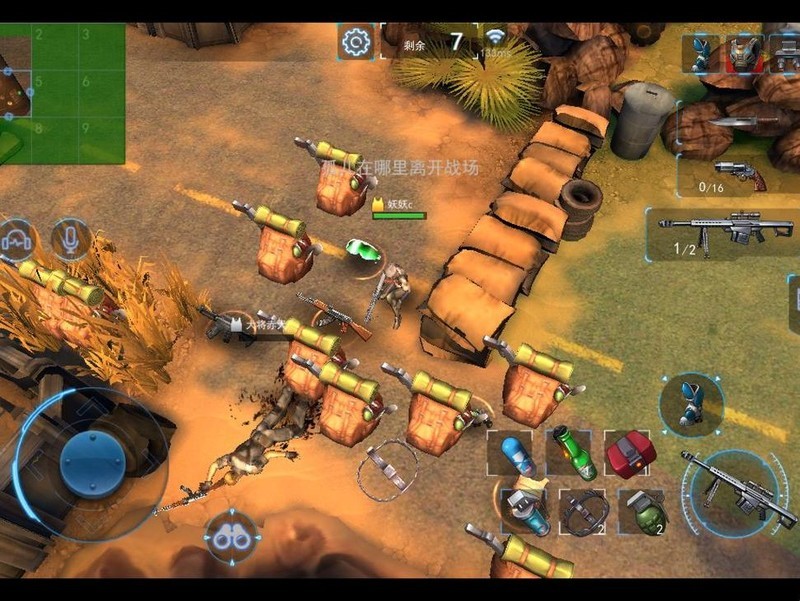The width and height of the screenshot is (800, 601).
Task: Select the bear trap item slot
Action: [583, 512]
